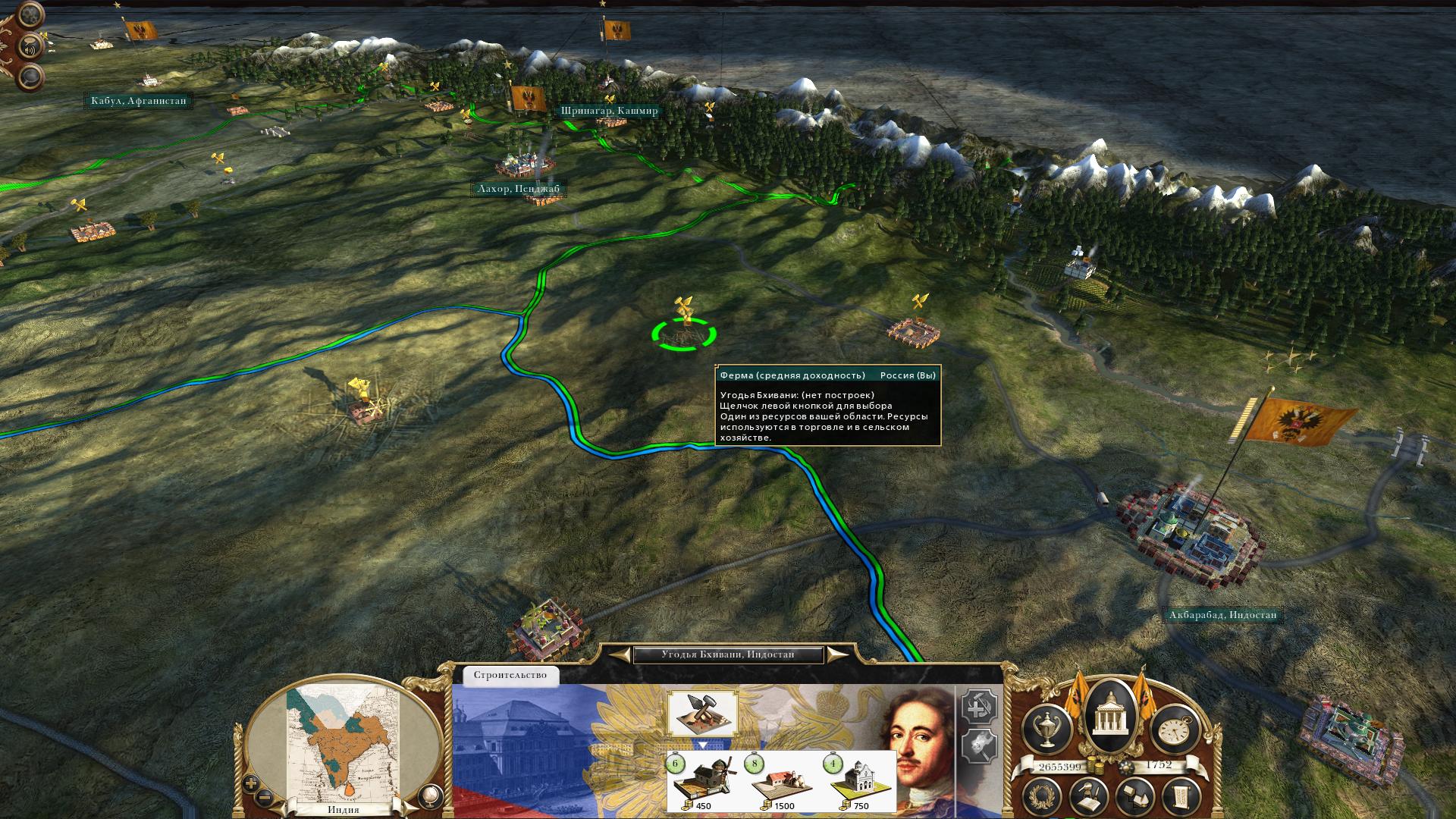The height and width of the screenshot is (819, 1456).
Task: Click the repair building hammer-plus button
Action: [979, 708]
